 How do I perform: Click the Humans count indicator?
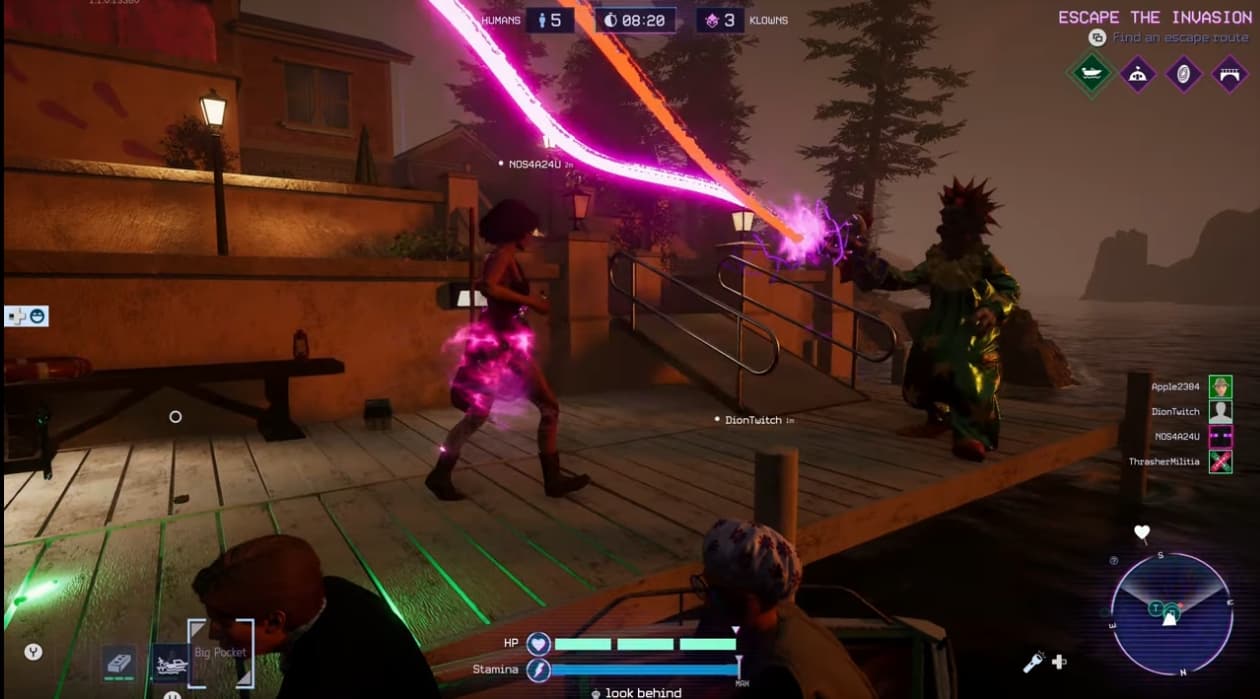pos(551,20)
